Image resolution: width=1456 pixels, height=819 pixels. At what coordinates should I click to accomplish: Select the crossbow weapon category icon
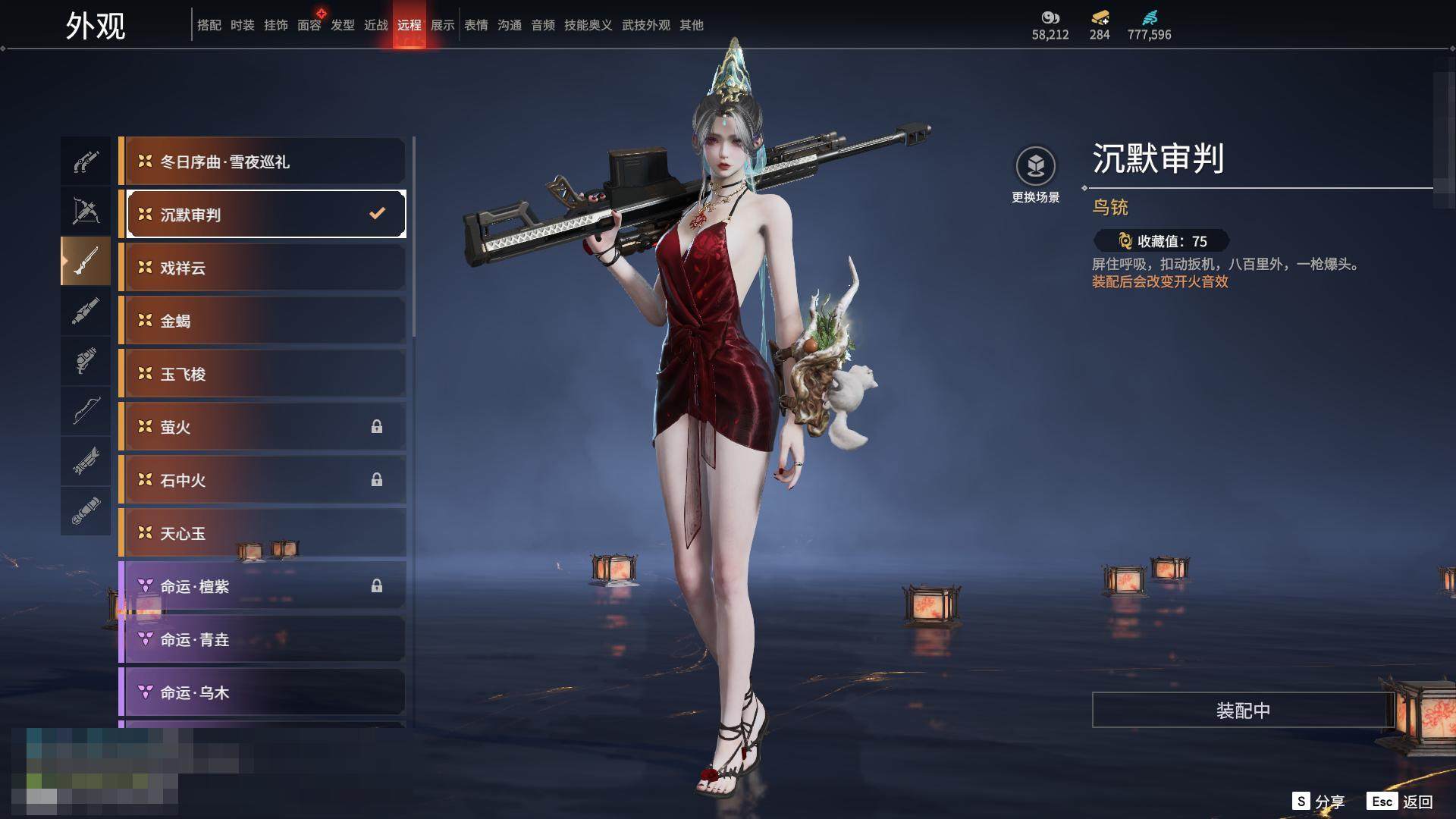coord(86,211)
